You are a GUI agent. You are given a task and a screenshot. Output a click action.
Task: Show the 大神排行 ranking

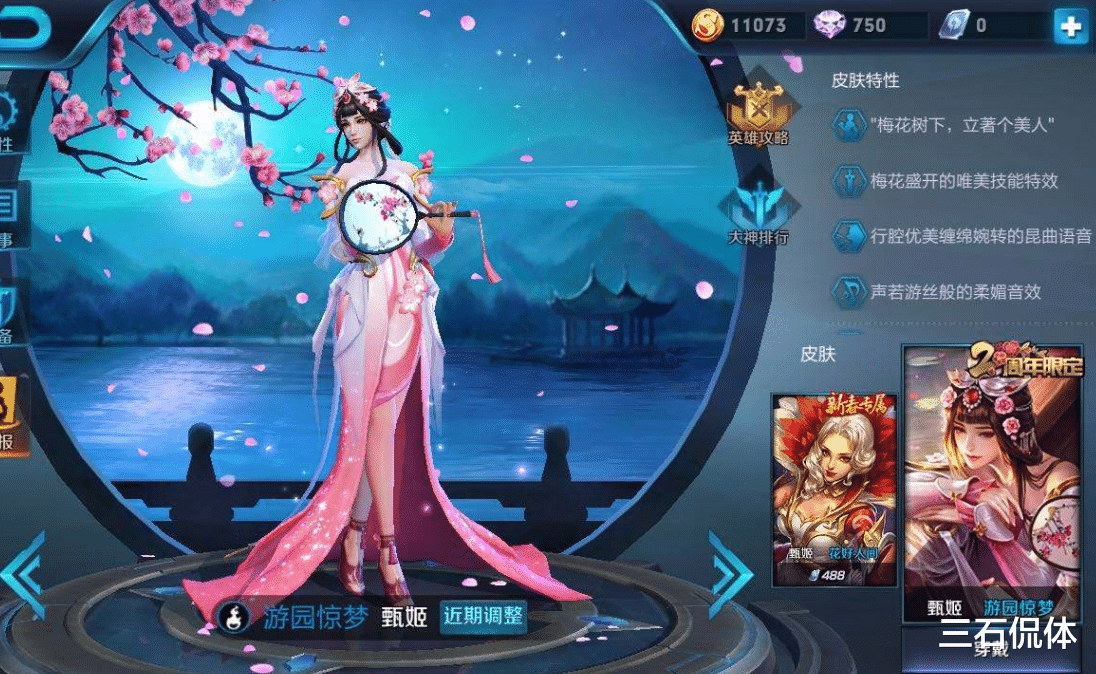click(x=757, y=213)
